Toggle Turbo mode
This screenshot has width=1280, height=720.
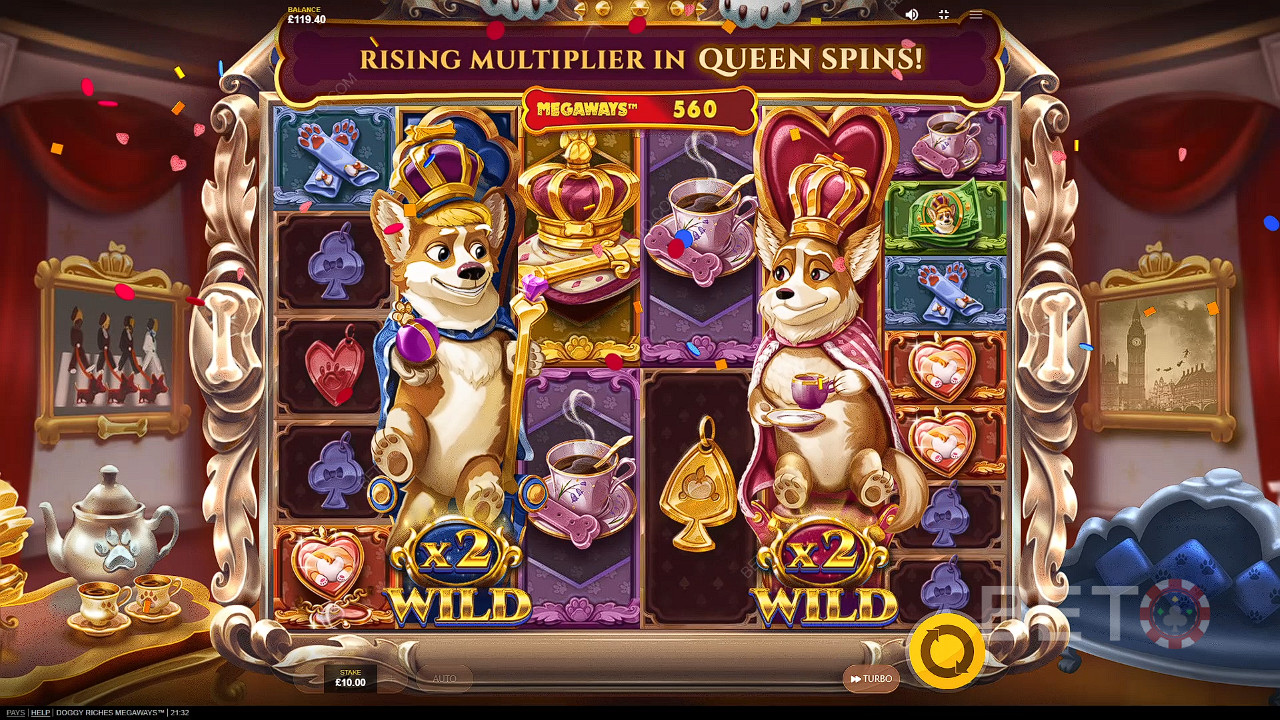pos(871,679)
